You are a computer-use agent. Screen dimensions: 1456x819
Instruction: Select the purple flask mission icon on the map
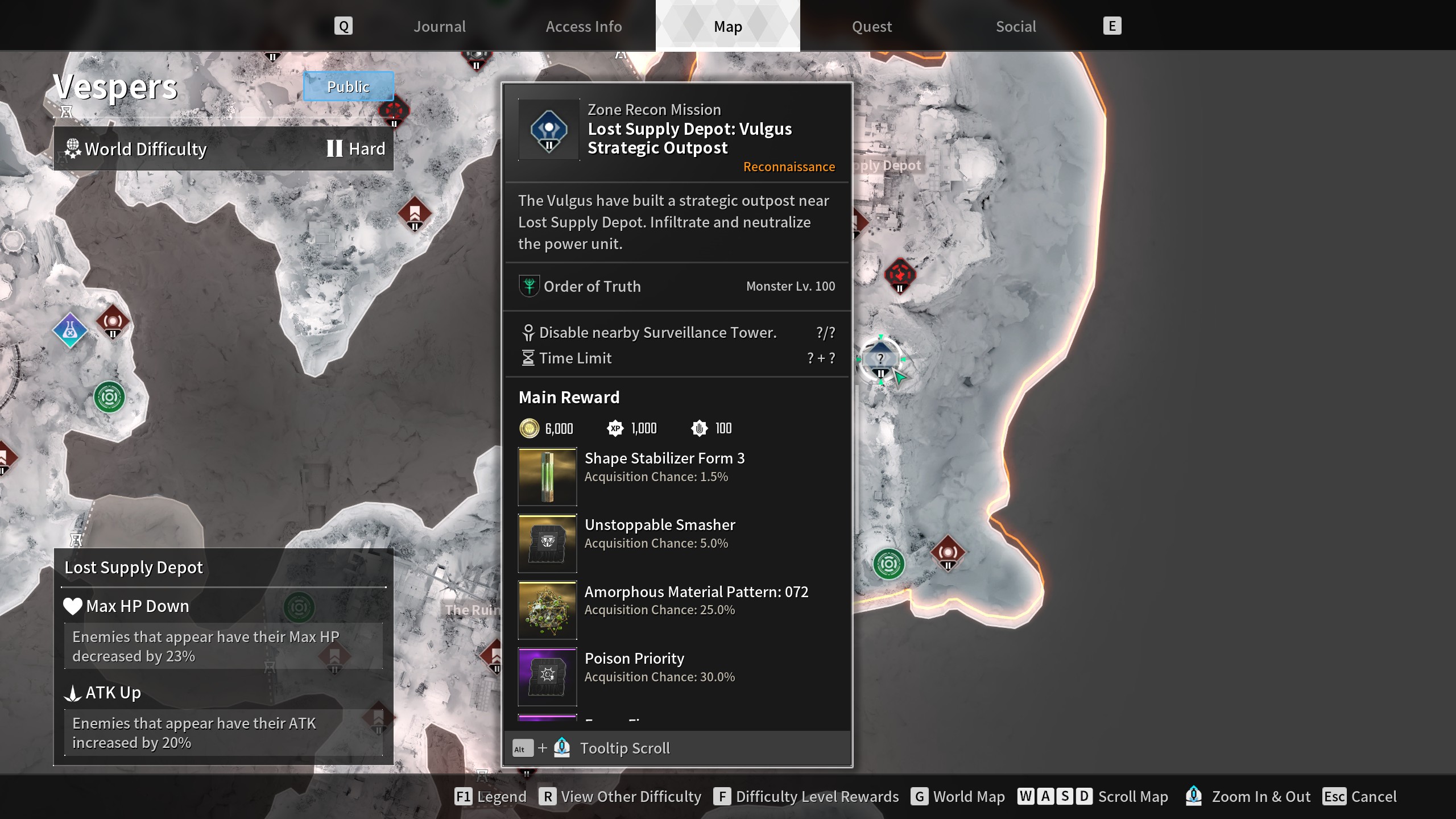pos(69,328)
